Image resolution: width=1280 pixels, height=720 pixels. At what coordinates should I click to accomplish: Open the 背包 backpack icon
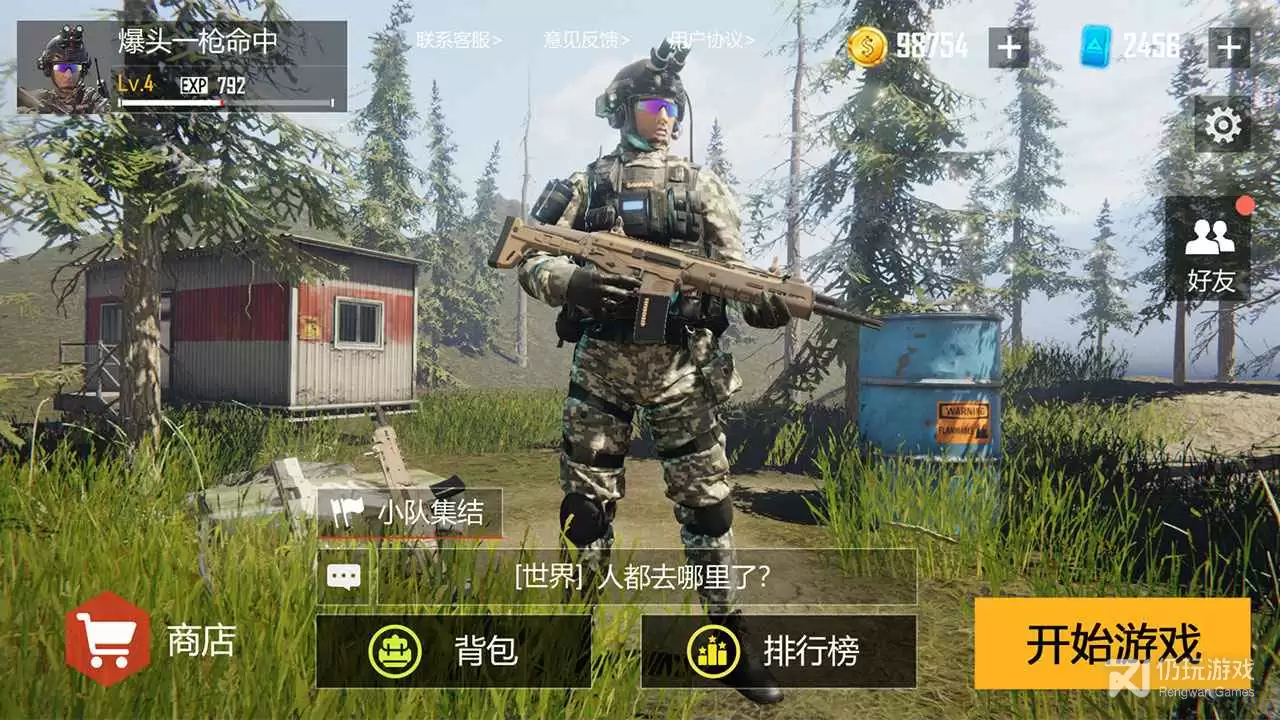(x=396, y=650)
